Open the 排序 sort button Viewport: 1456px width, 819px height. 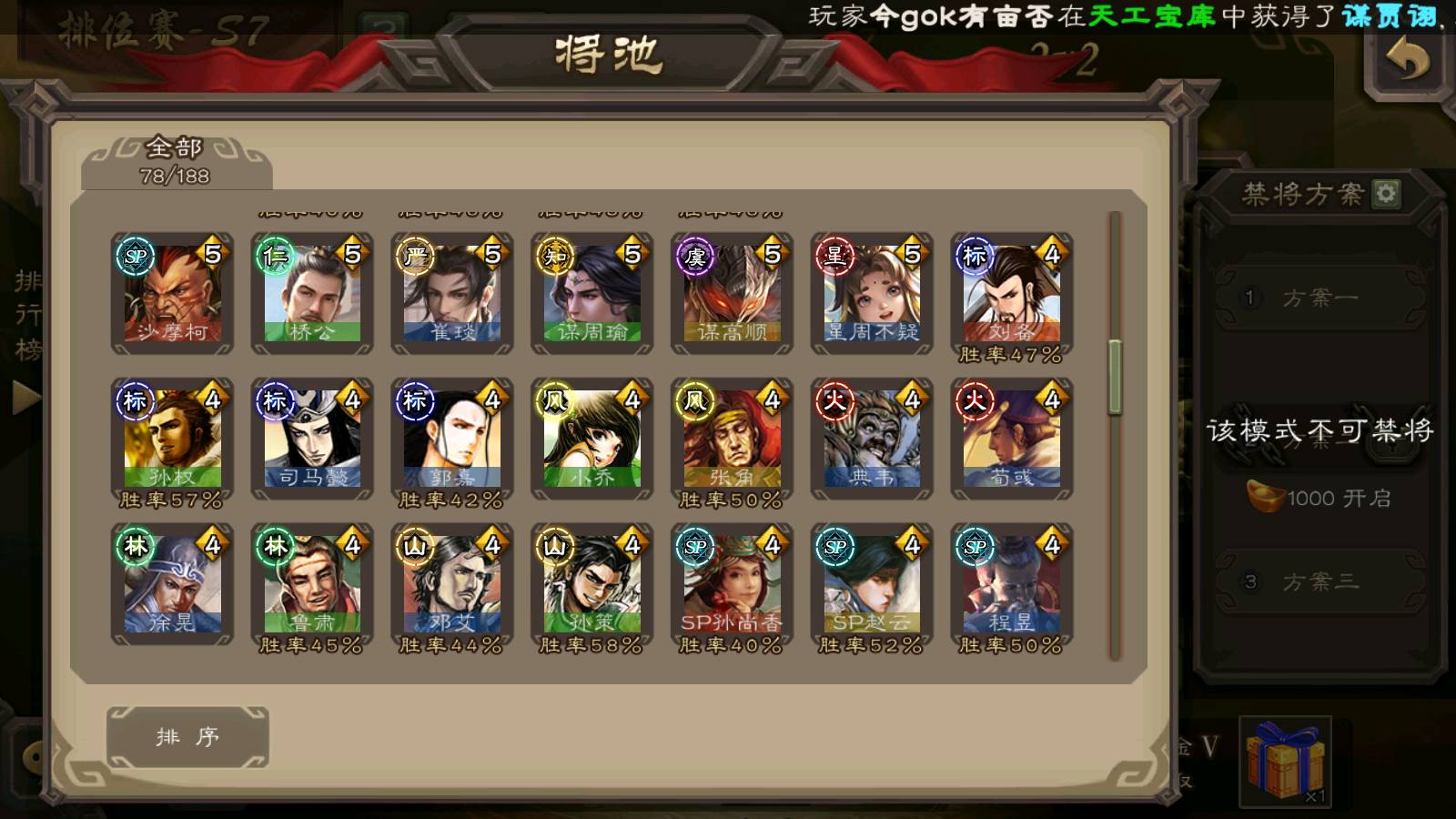187,736
